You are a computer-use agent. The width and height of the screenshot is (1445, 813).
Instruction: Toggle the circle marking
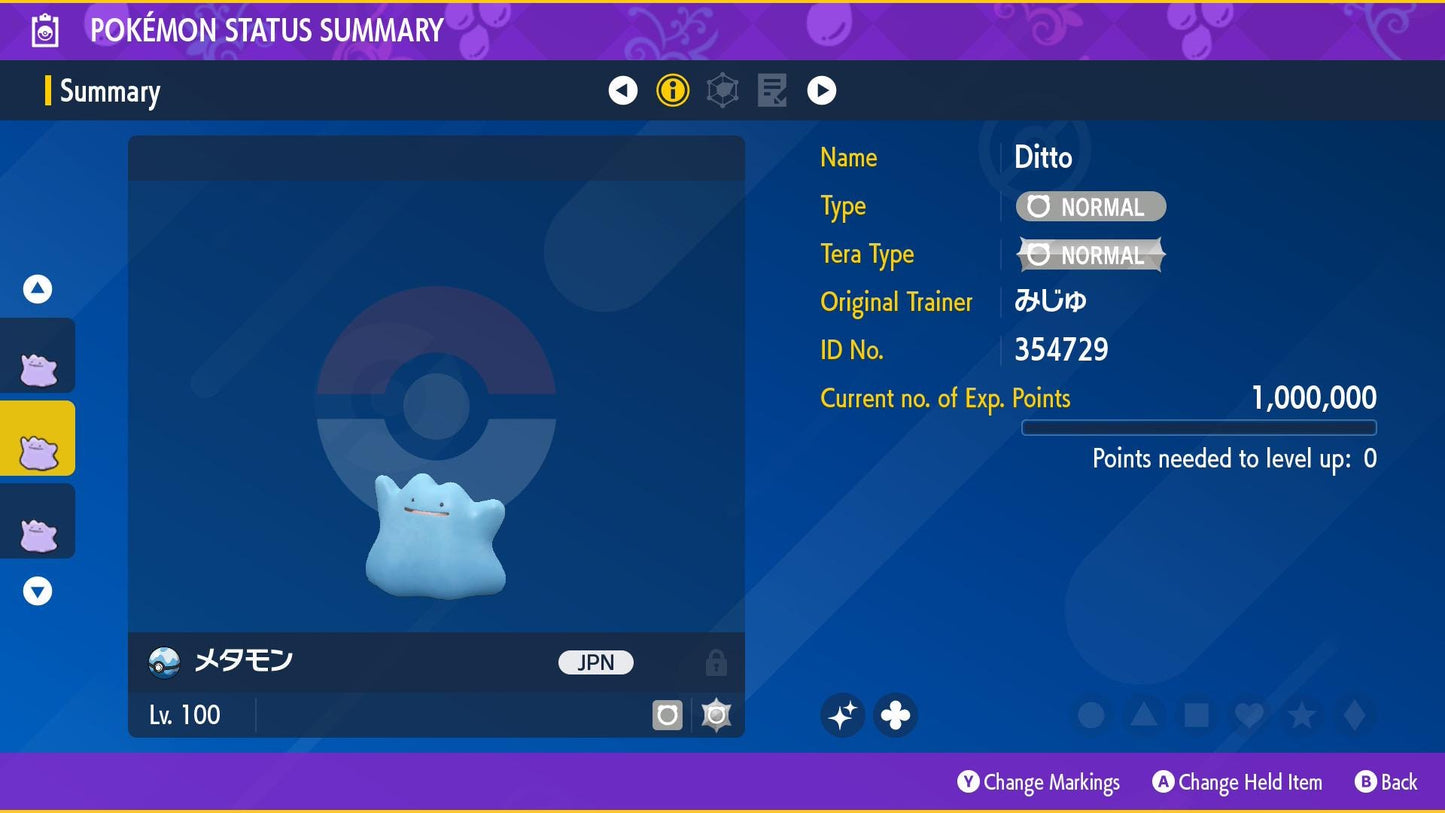tap(1090, 715)
